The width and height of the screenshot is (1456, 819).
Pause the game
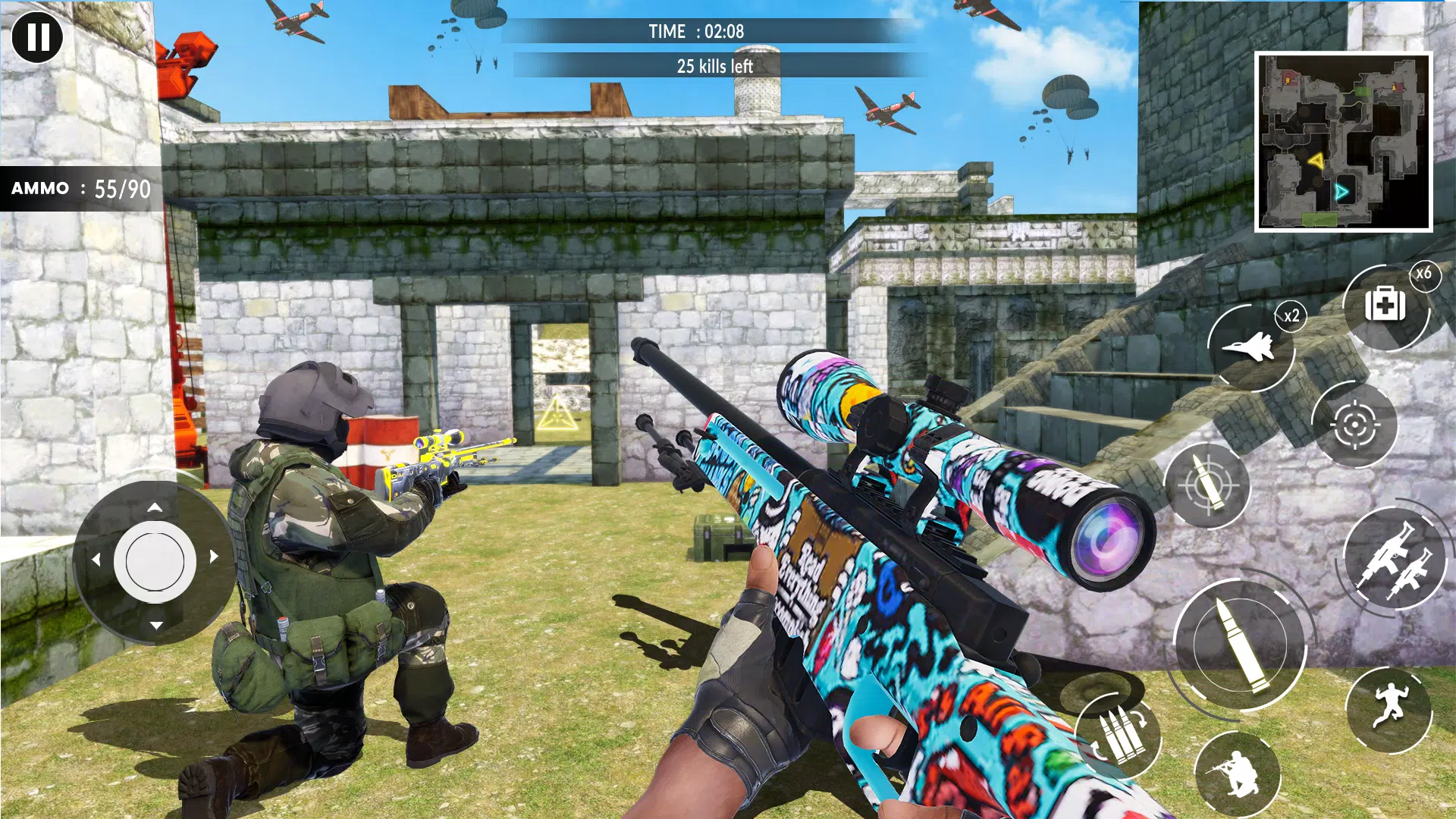(x=37, y=36)
